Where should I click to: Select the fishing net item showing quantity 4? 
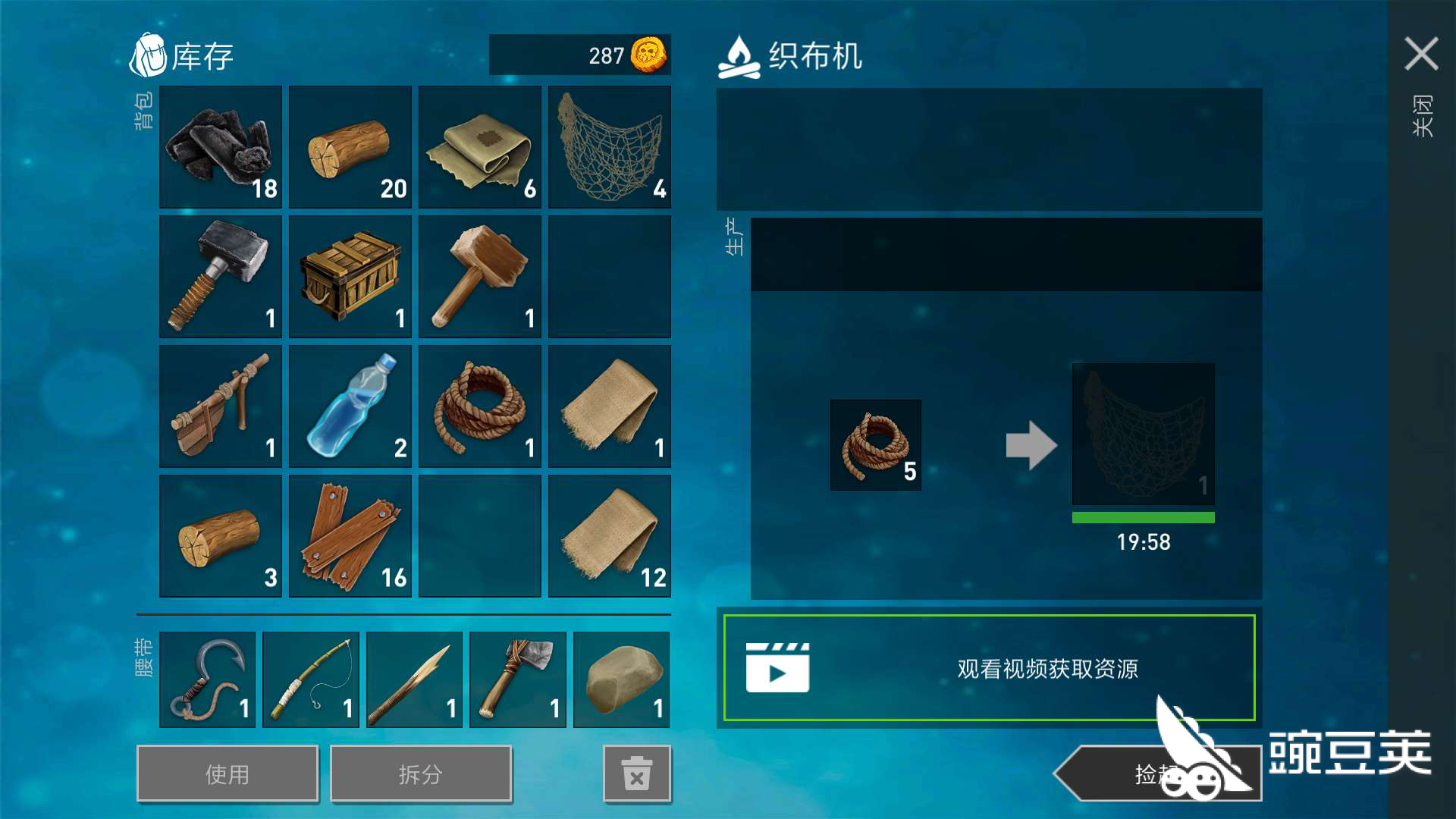[x=609, y=146]
